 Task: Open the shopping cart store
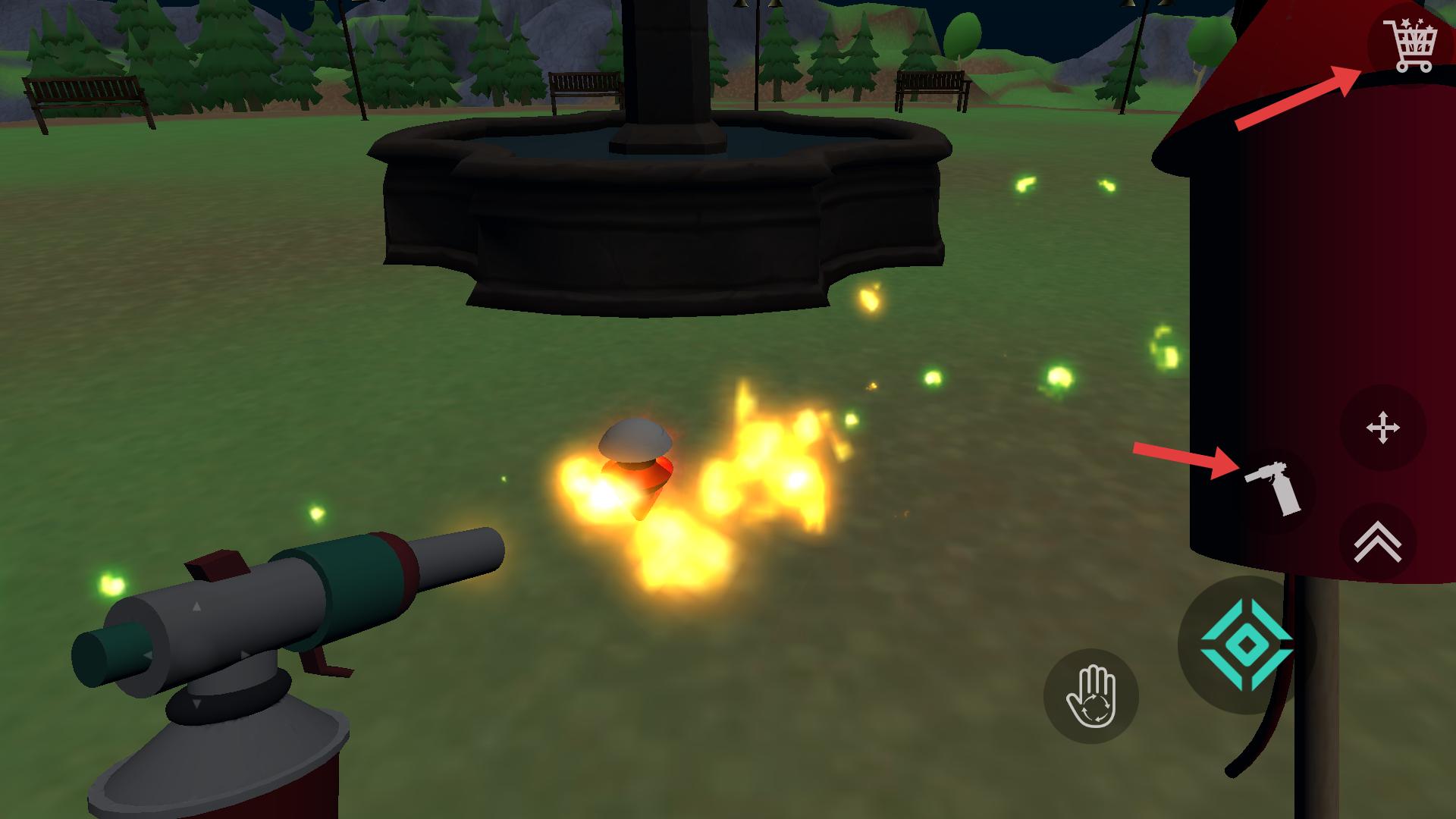[x=1410, y=46]
